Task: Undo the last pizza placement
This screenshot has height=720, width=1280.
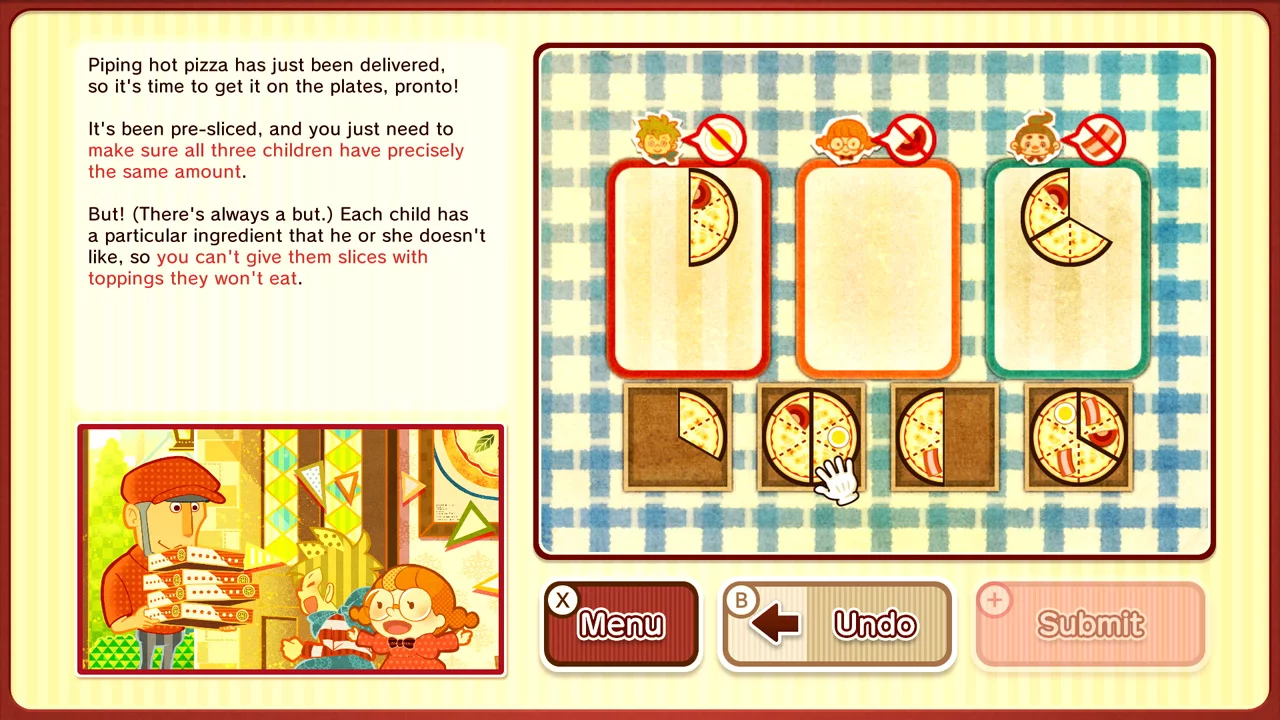Action: click(x=837, y=623)
